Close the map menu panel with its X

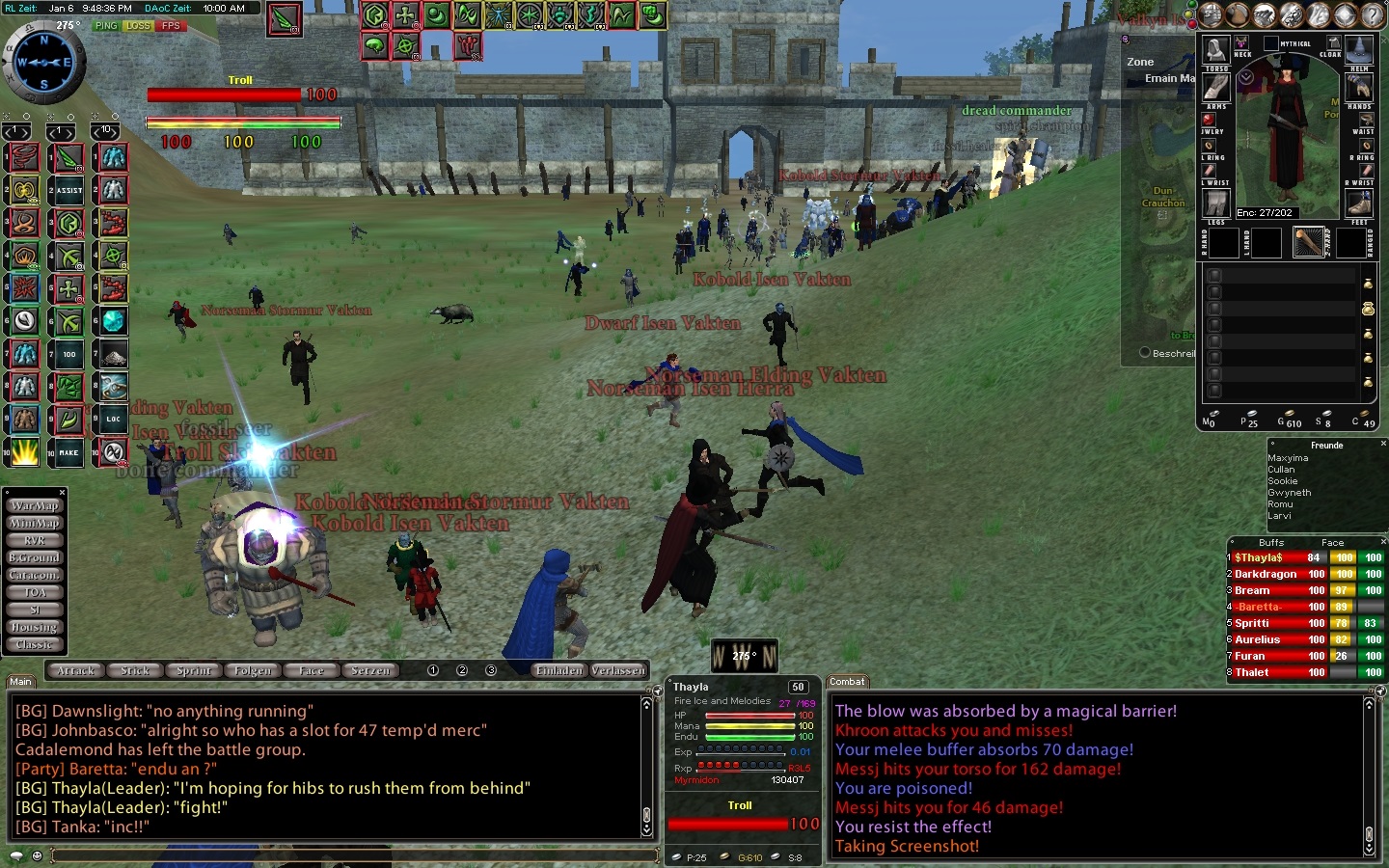62,492
